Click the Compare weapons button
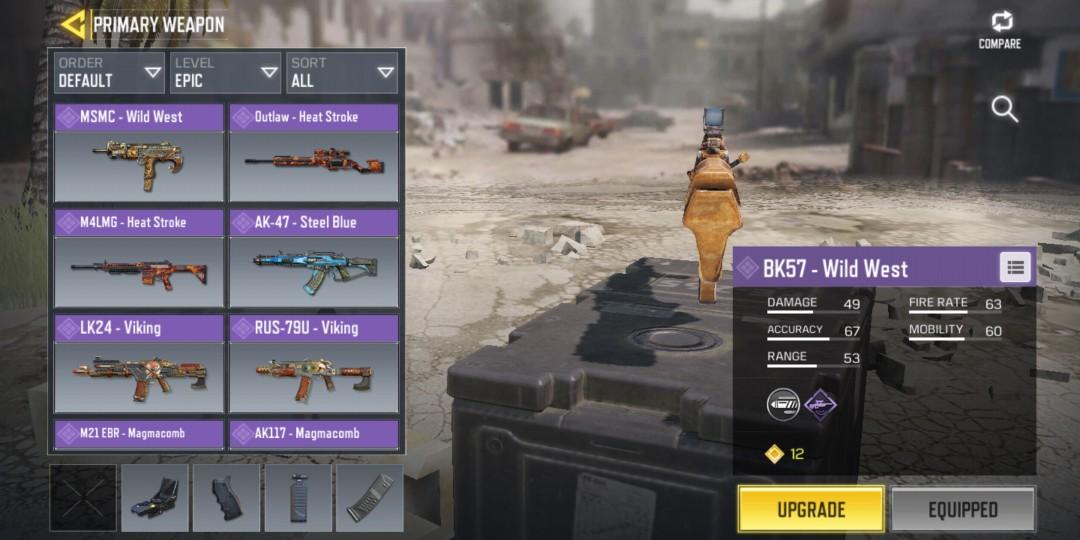Screen dimensions: 1080x540 point(1000,29)
